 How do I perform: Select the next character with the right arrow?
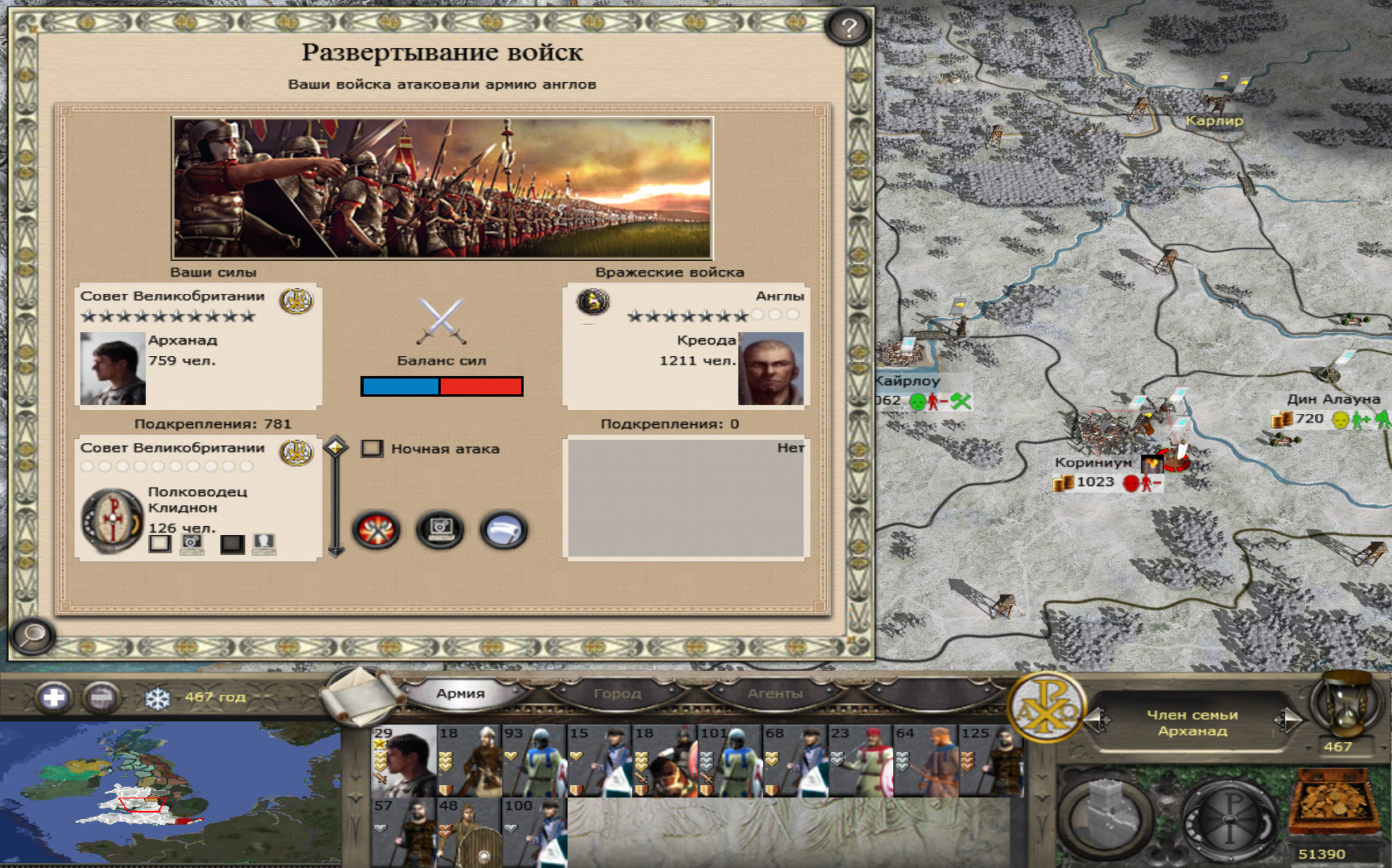[1288, 721]
